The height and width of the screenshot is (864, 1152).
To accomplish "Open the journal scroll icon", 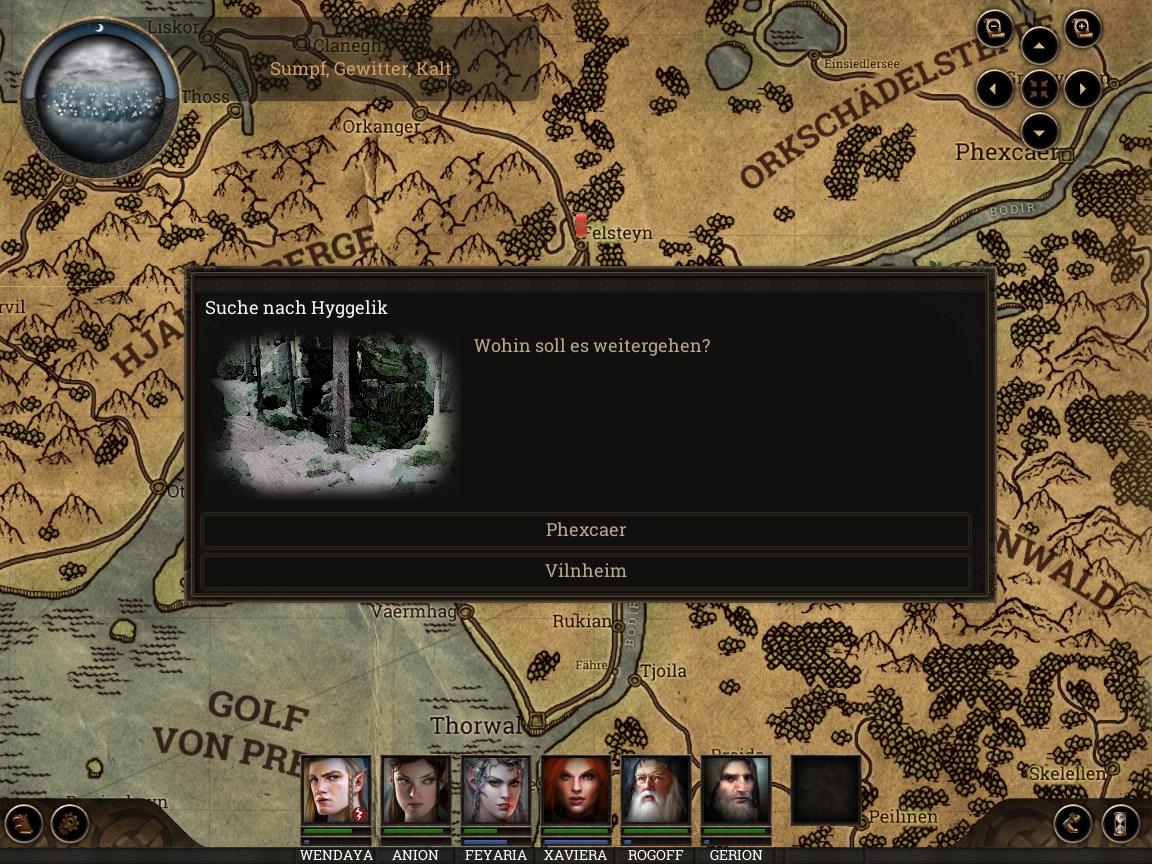I will point(24,824).
